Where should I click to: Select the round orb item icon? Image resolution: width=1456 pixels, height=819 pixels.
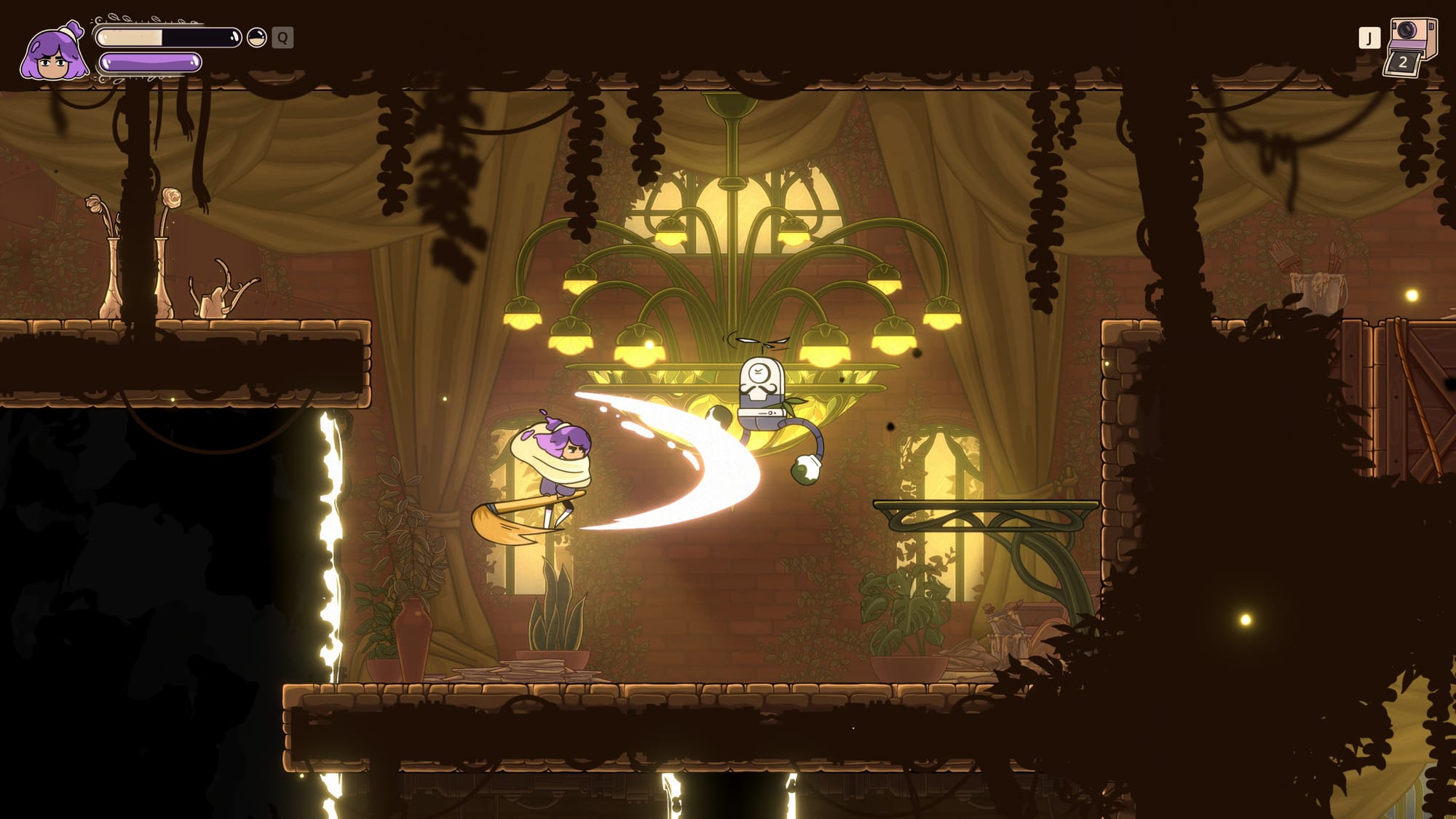coord(256,37)
